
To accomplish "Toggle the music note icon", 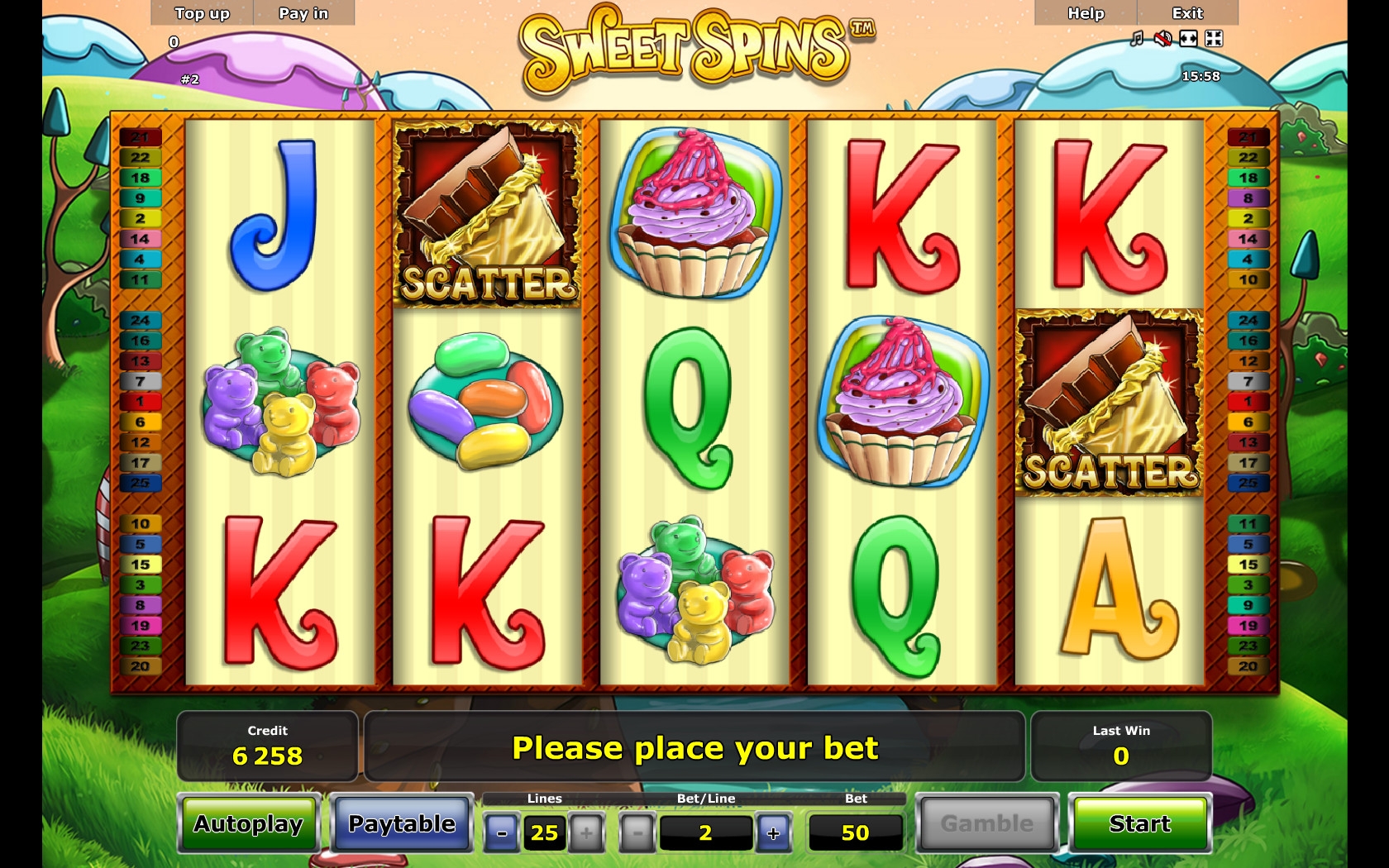I will click(1137, 39).
